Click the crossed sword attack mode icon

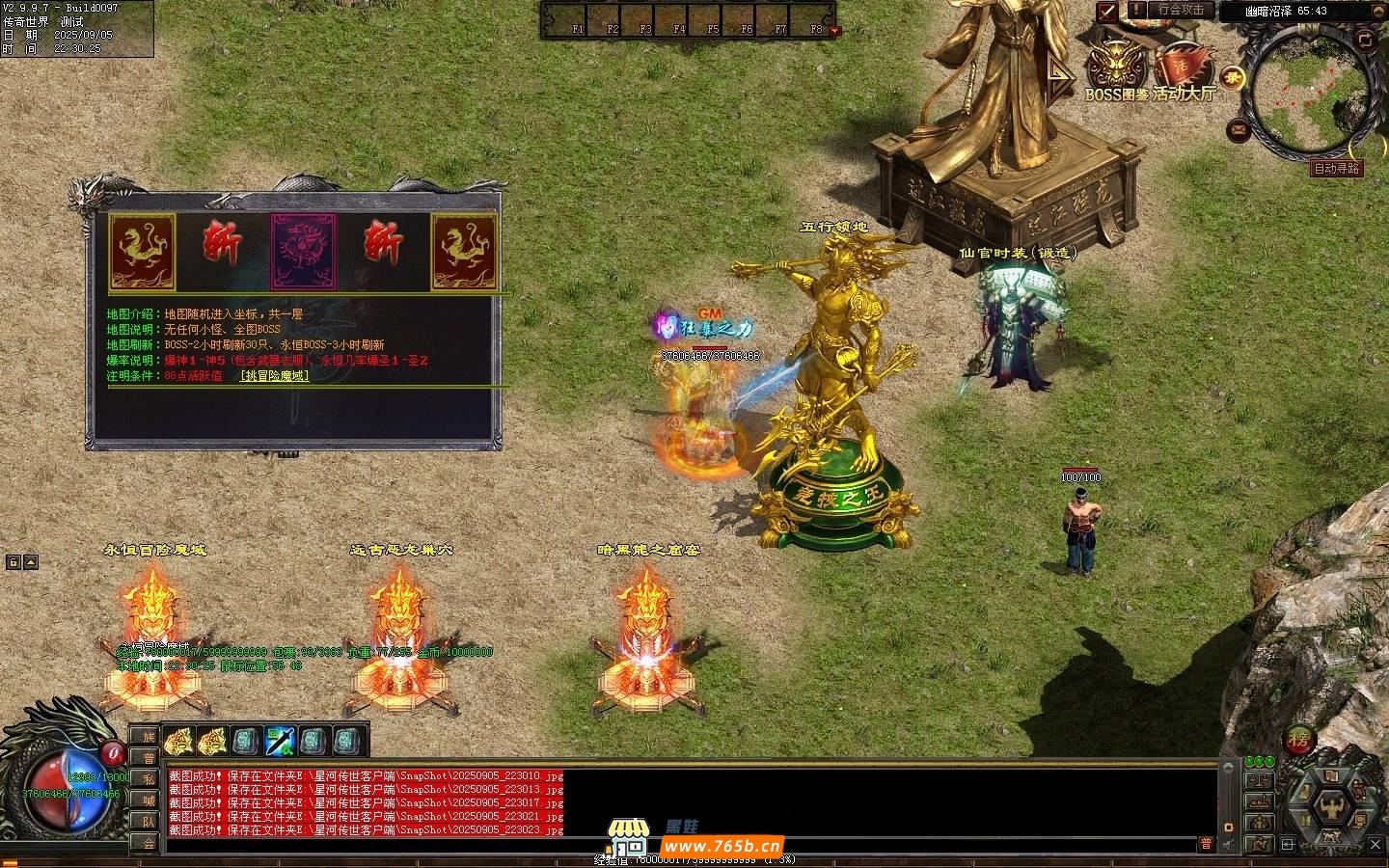(x=1107, y=12)
